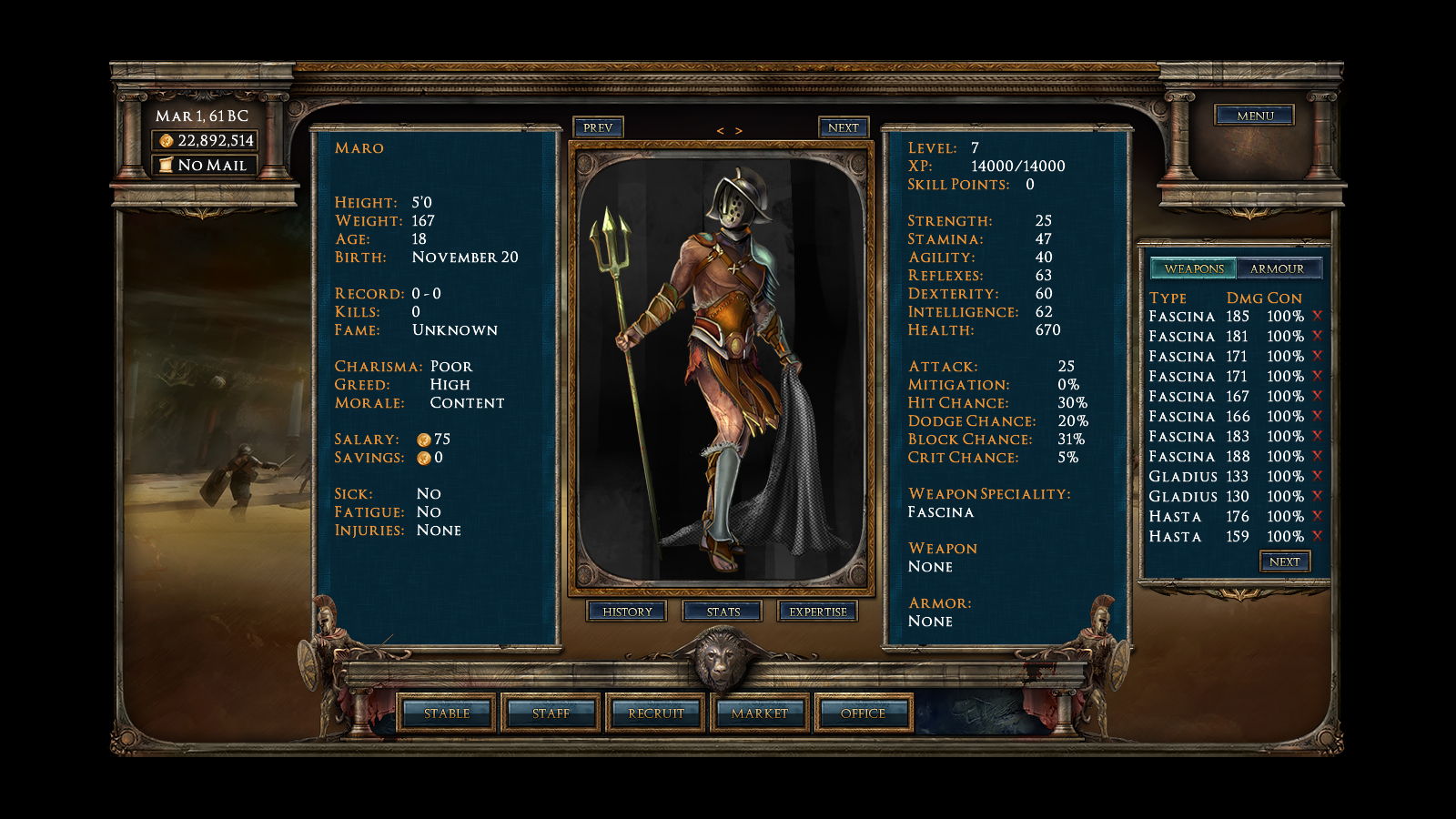Open the Menu button

pyautogui.click(x=1254, y=116)
